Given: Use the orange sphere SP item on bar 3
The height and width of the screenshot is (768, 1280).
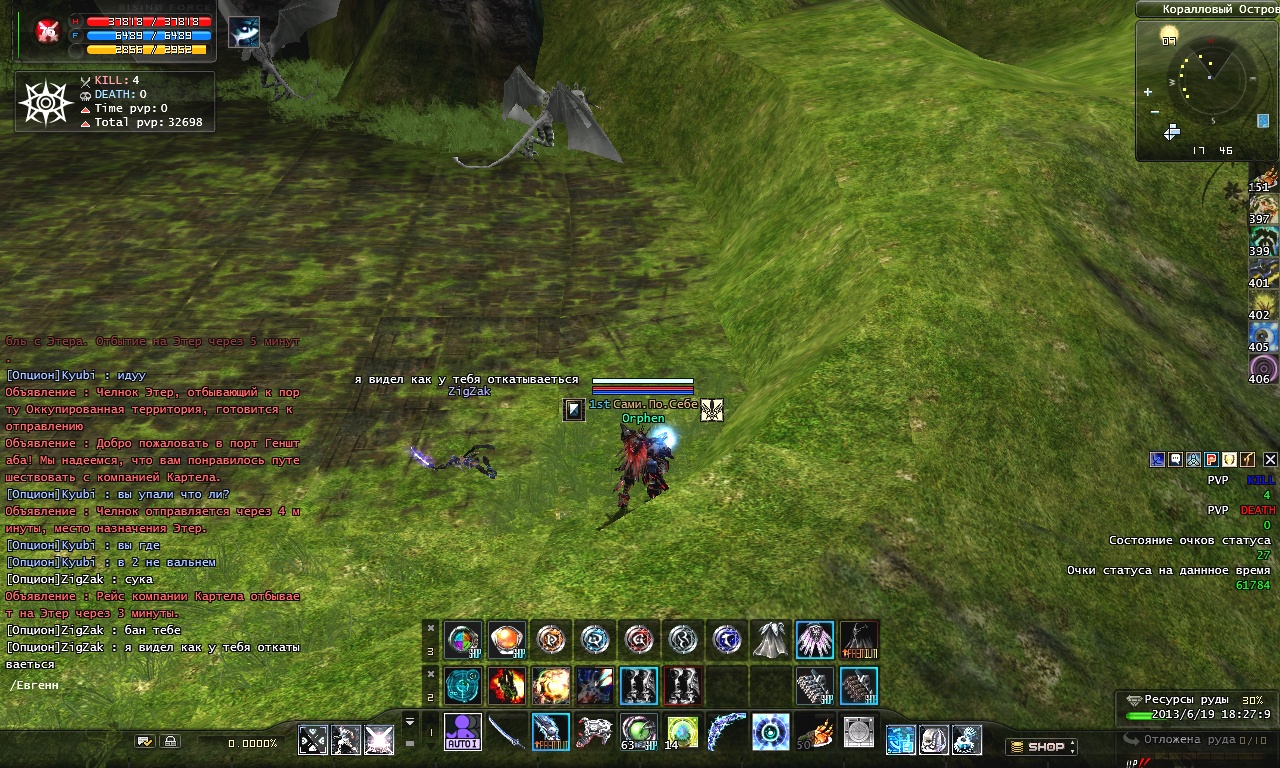Looking at the screenshot, I should [507, 640].
